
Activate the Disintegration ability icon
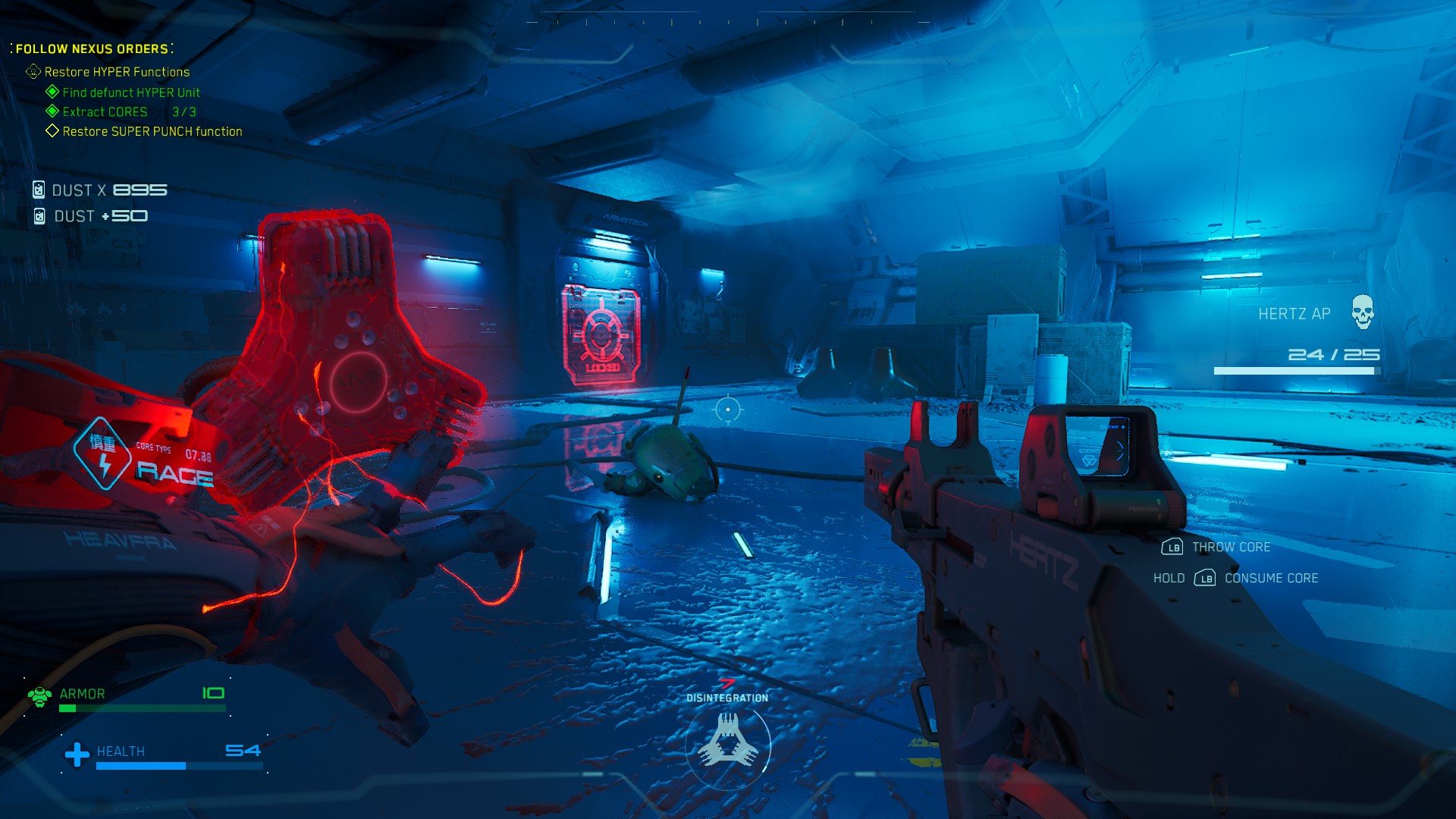tap(728, 742)
